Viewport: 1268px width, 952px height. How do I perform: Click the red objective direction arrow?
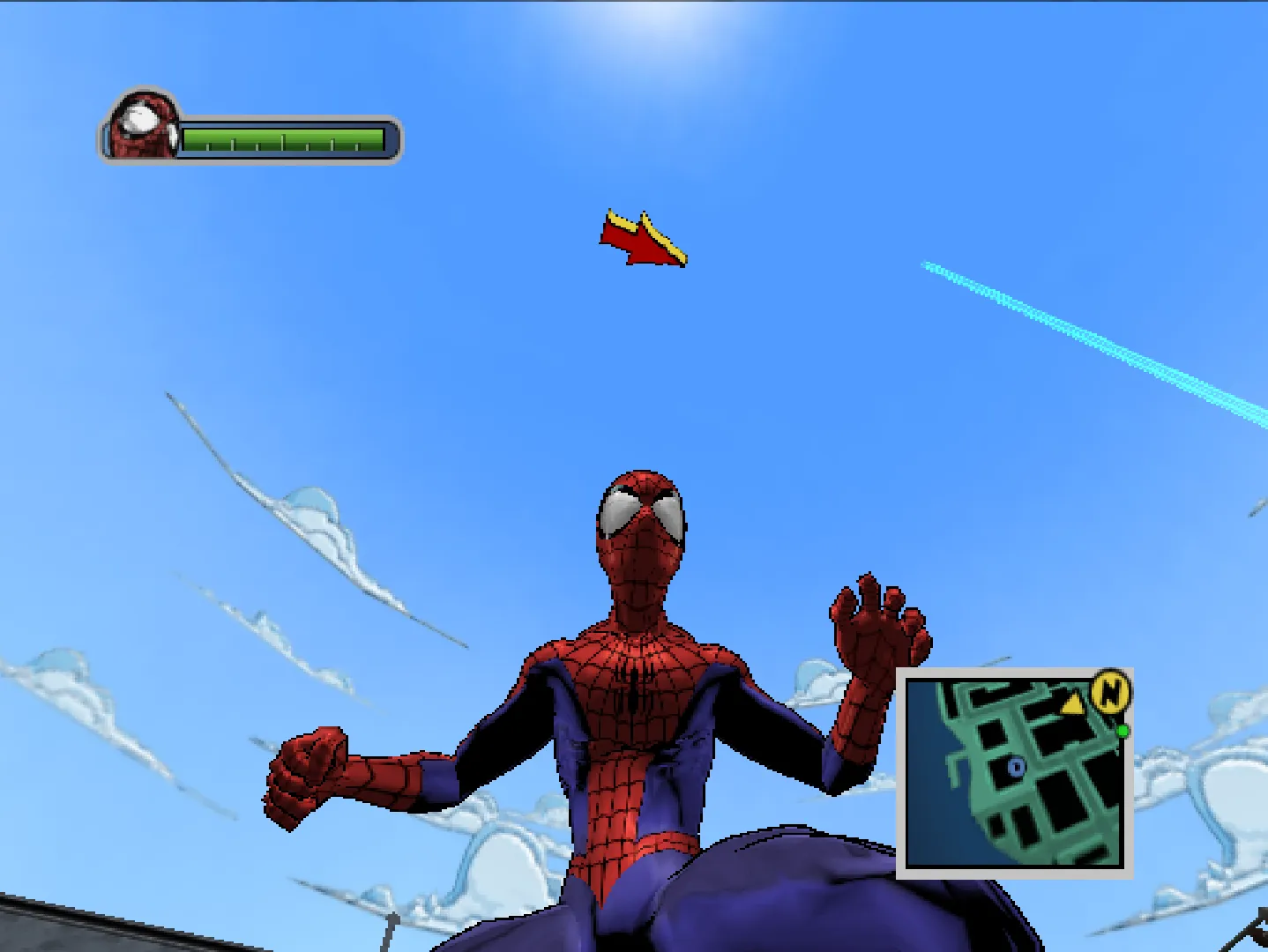pyautogui.click(x=643, y=240)
